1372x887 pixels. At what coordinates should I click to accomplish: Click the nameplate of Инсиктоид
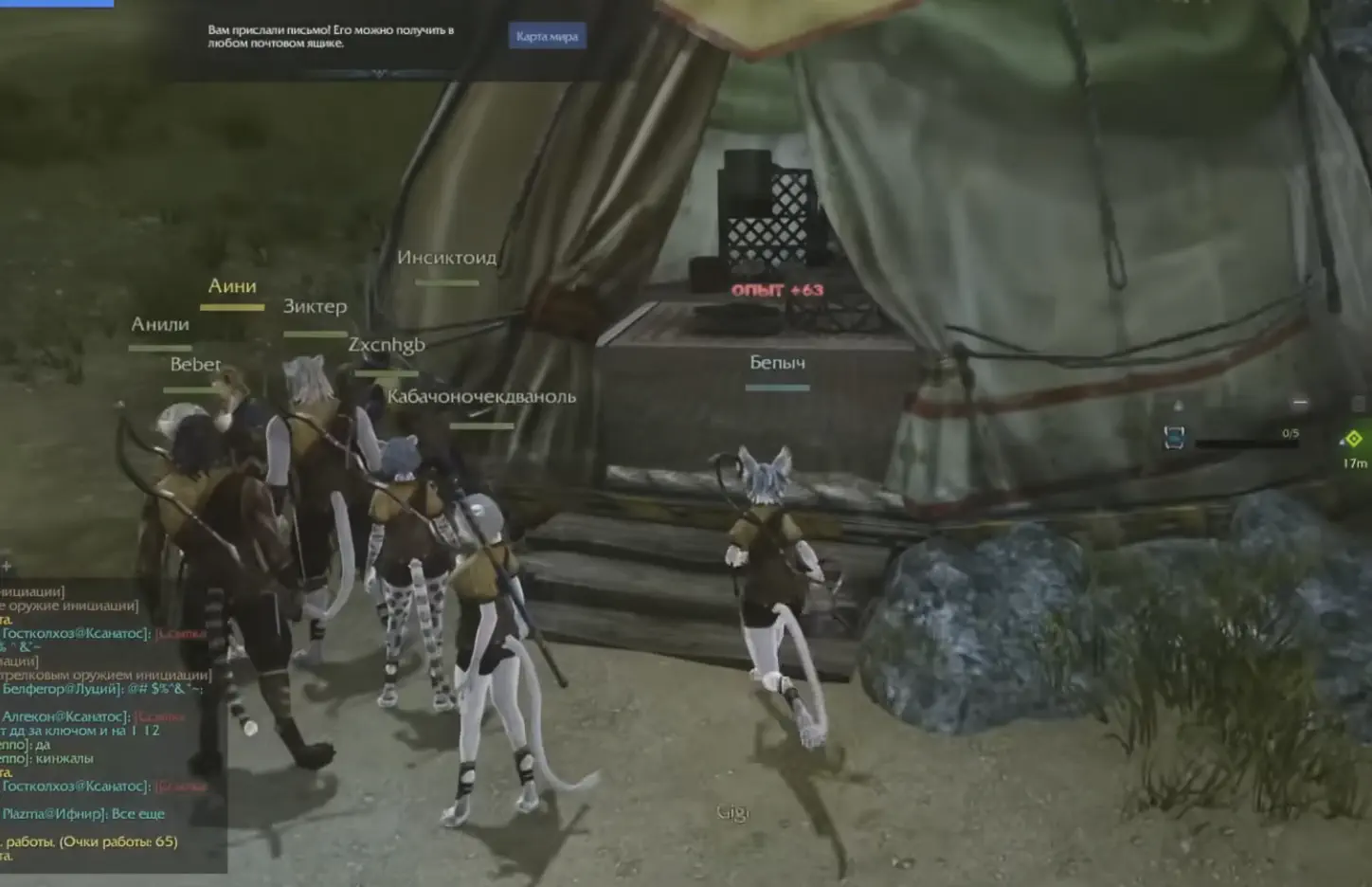click(x=446, y=257)
